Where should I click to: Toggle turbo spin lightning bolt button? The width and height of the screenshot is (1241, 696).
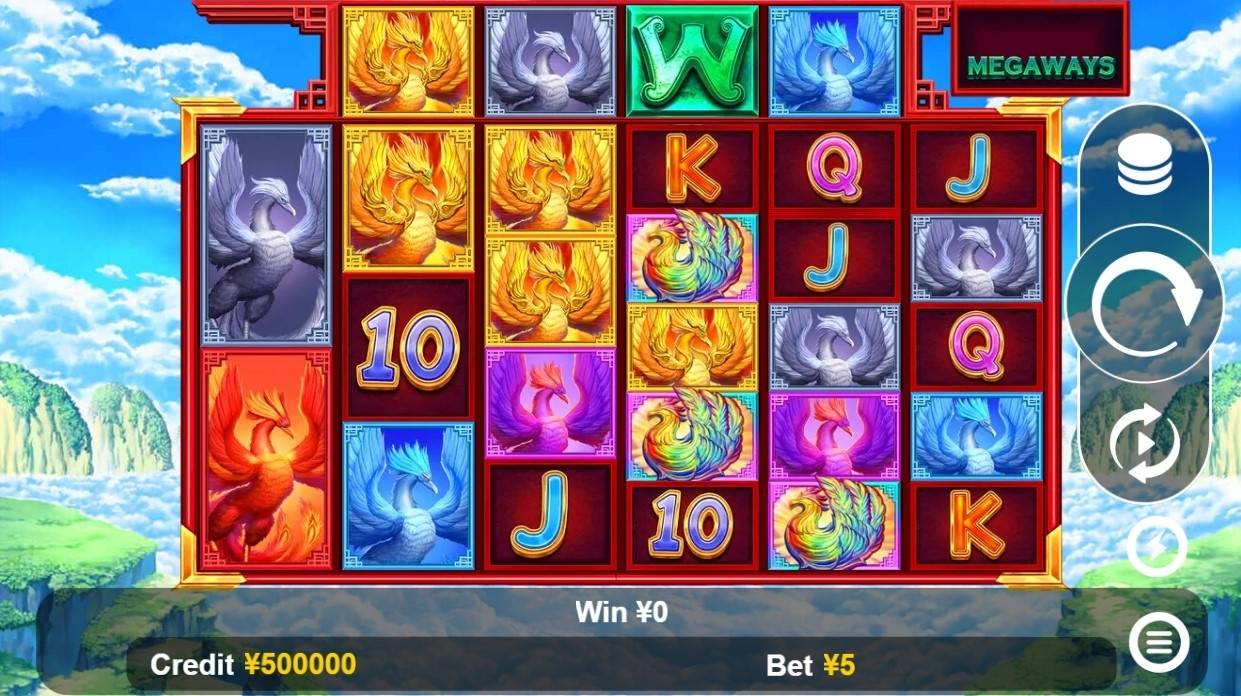tap(1157, 547)
